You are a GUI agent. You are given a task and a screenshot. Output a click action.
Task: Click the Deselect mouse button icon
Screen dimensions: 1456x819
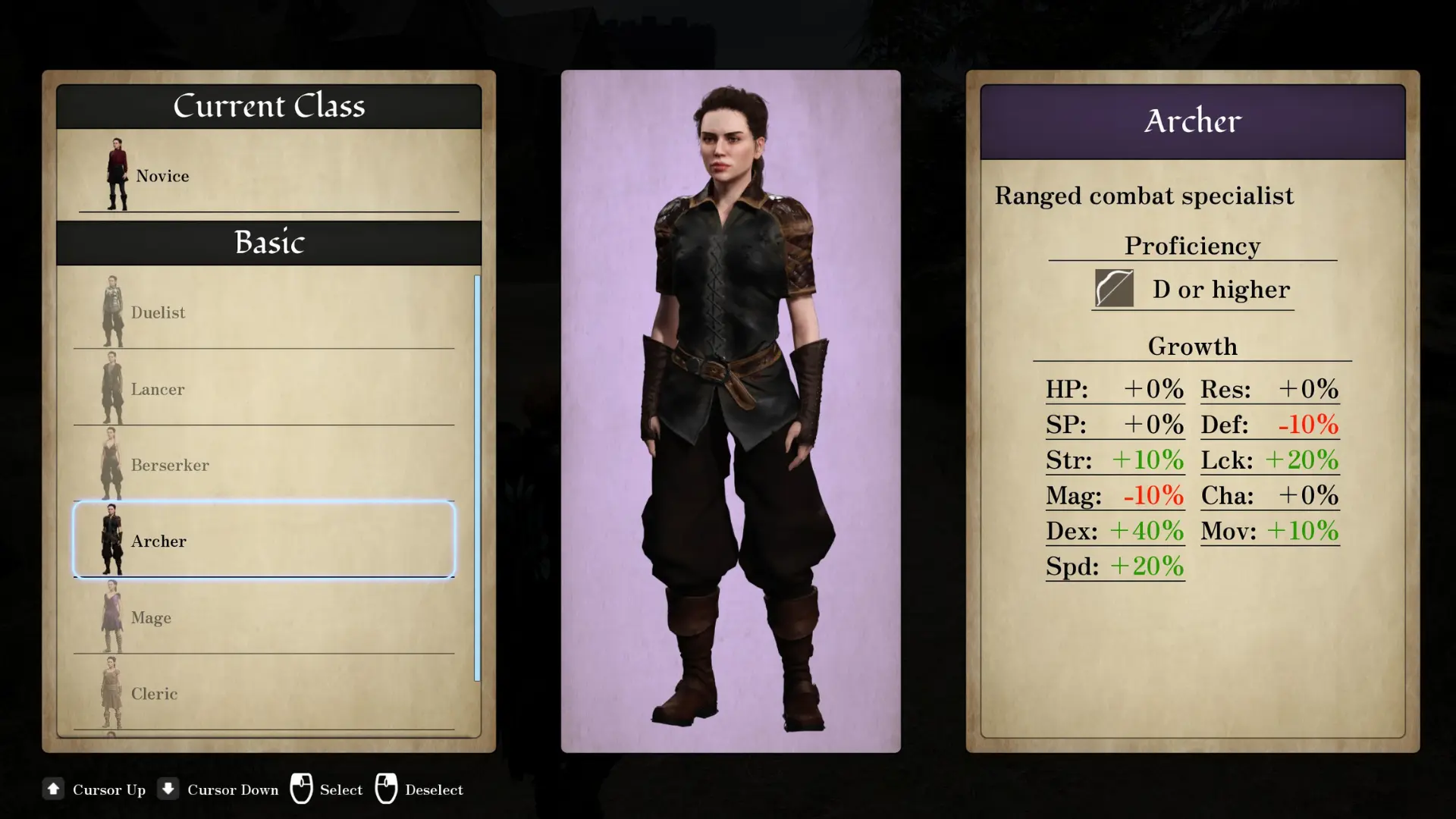pyautogui.click(x=388, y=789)
